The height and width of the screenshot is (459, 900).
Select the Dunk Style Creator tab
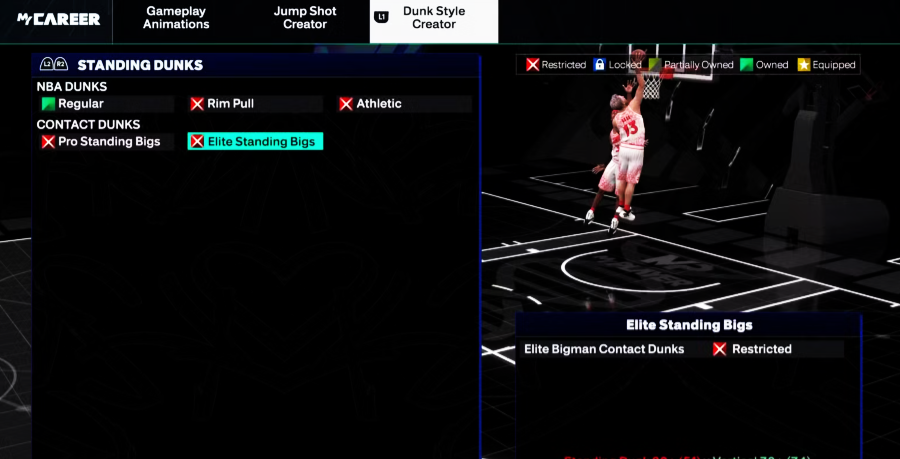point(433,18)
